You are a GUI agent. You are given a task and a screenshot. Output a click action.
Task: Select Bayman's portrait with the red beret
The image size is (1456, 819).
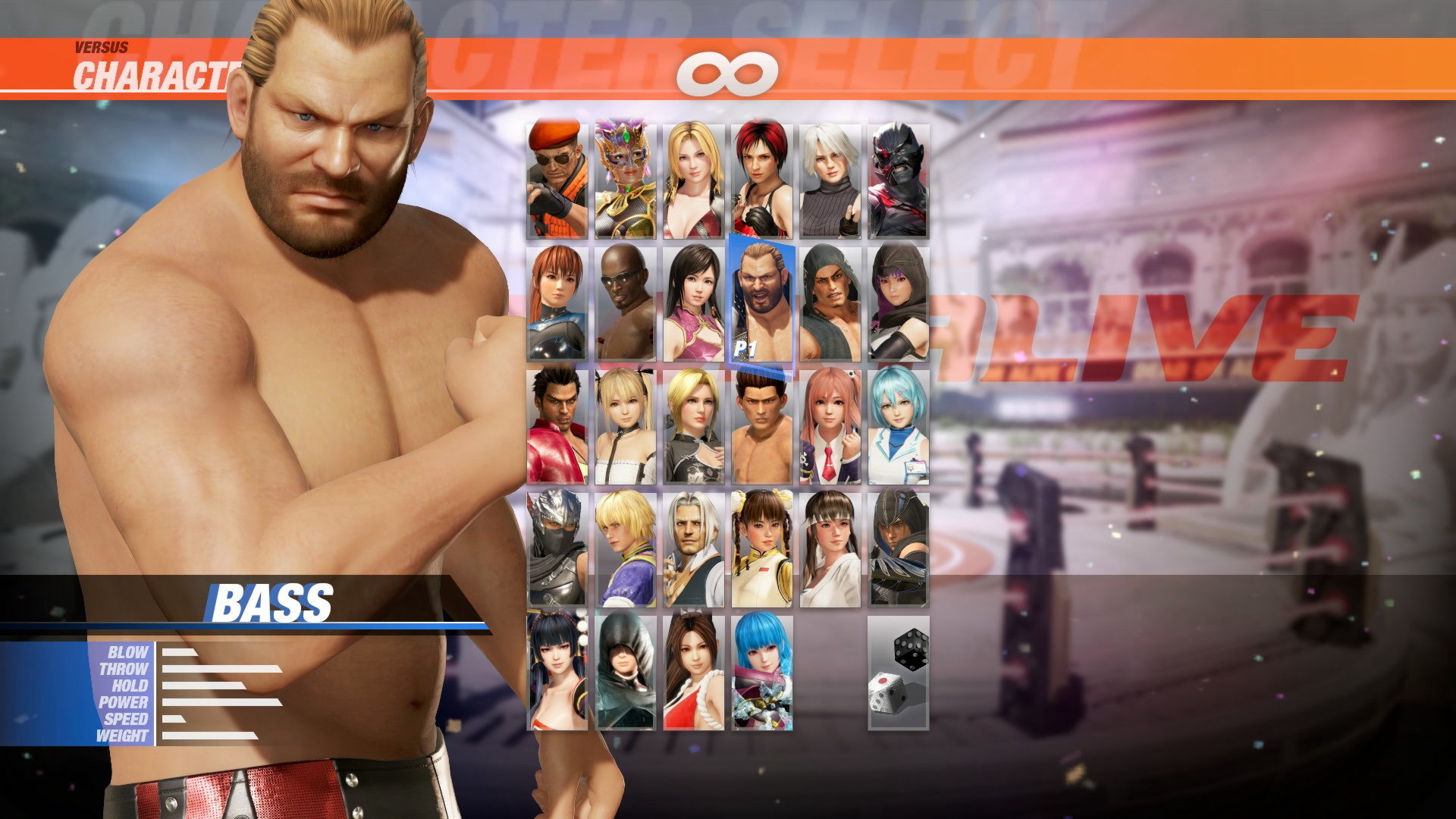[x=557, y=178]
